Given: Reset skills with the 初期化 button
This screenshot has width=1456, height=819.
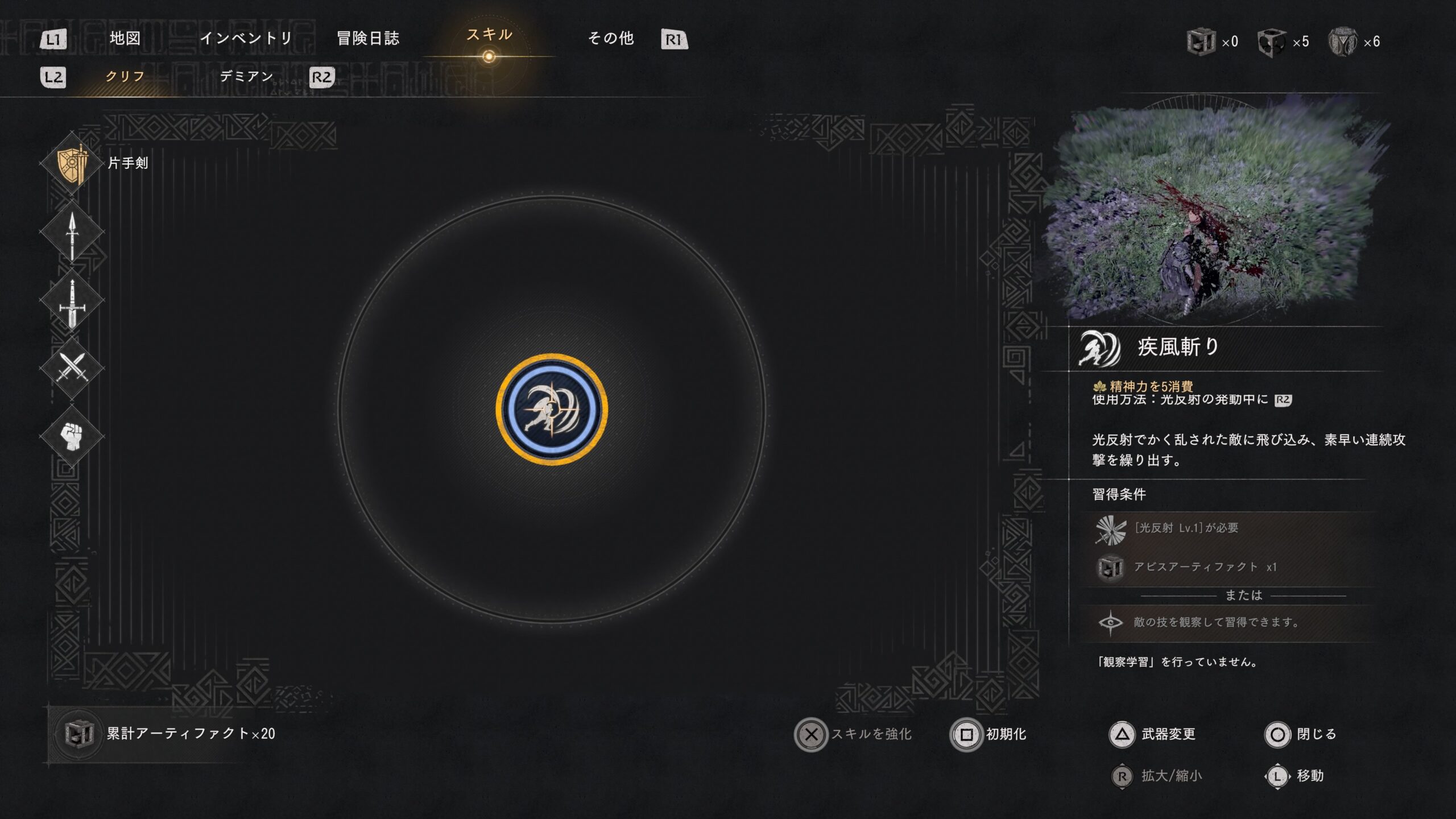Looking at the screenshot, I should (990, 734).
